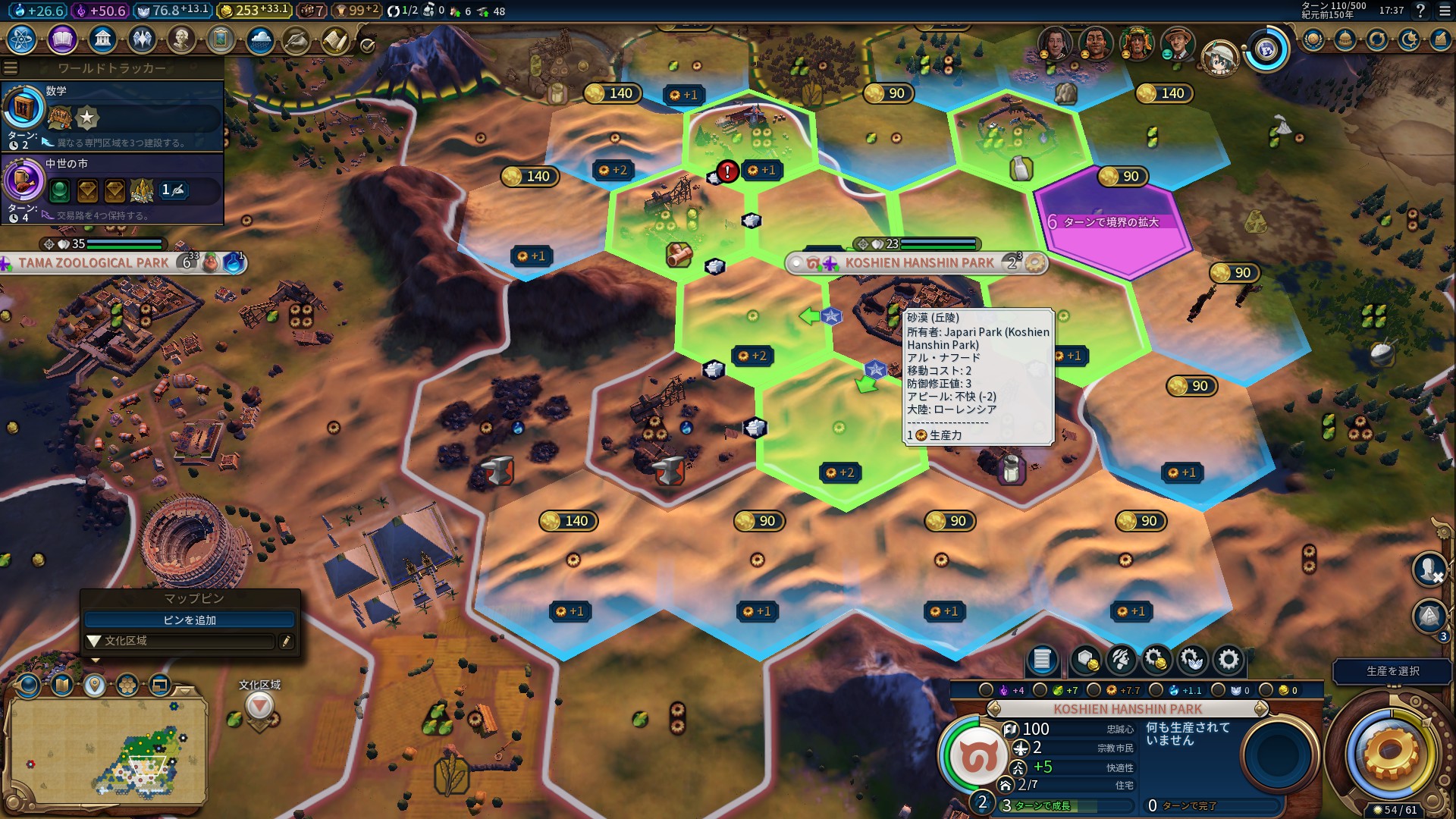Open the climate panel with raincloud icon

(259, 39)
